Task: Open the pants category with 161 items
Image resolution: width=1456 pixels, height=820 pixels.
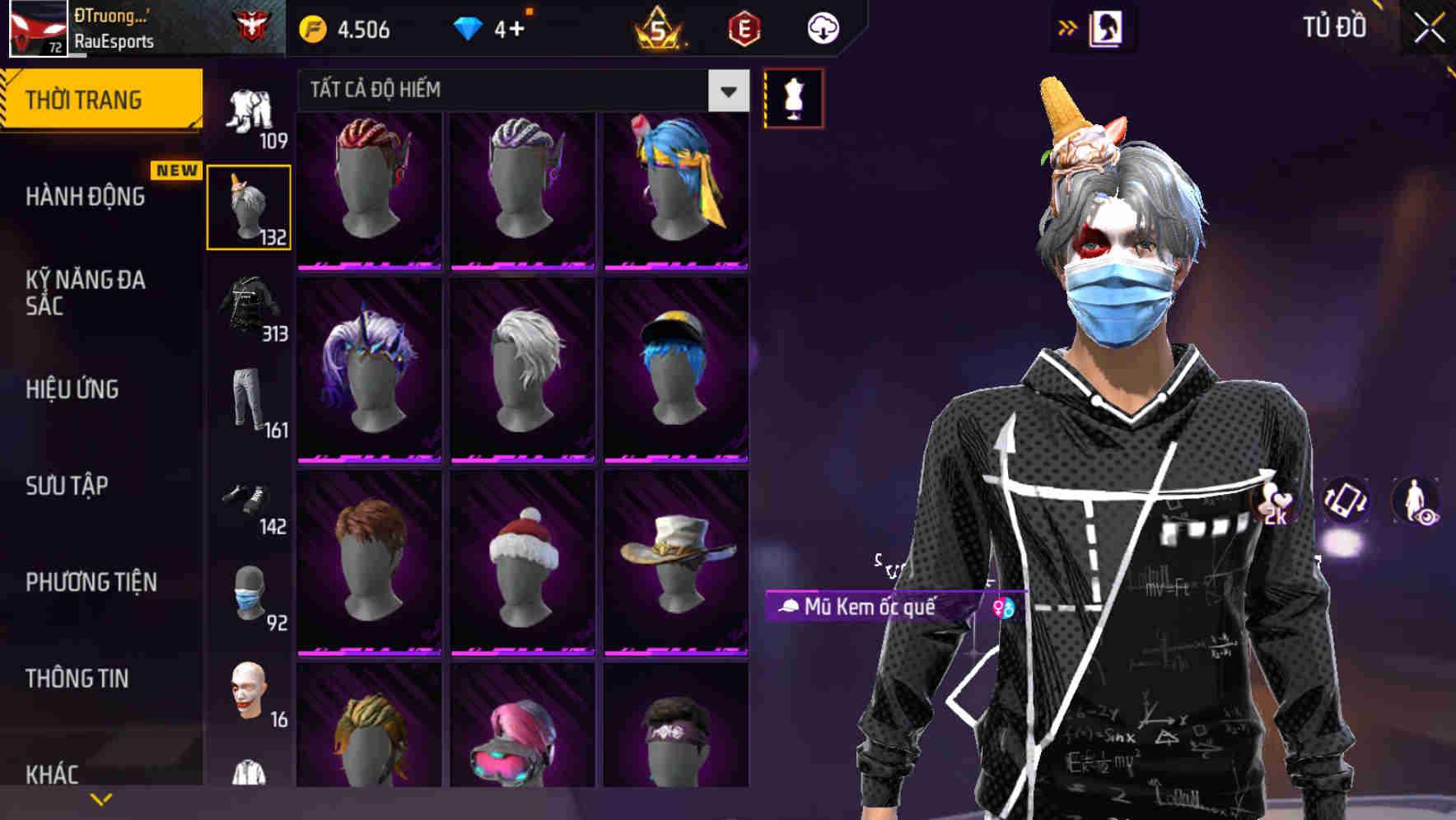Action: click(x=250, y=401)
